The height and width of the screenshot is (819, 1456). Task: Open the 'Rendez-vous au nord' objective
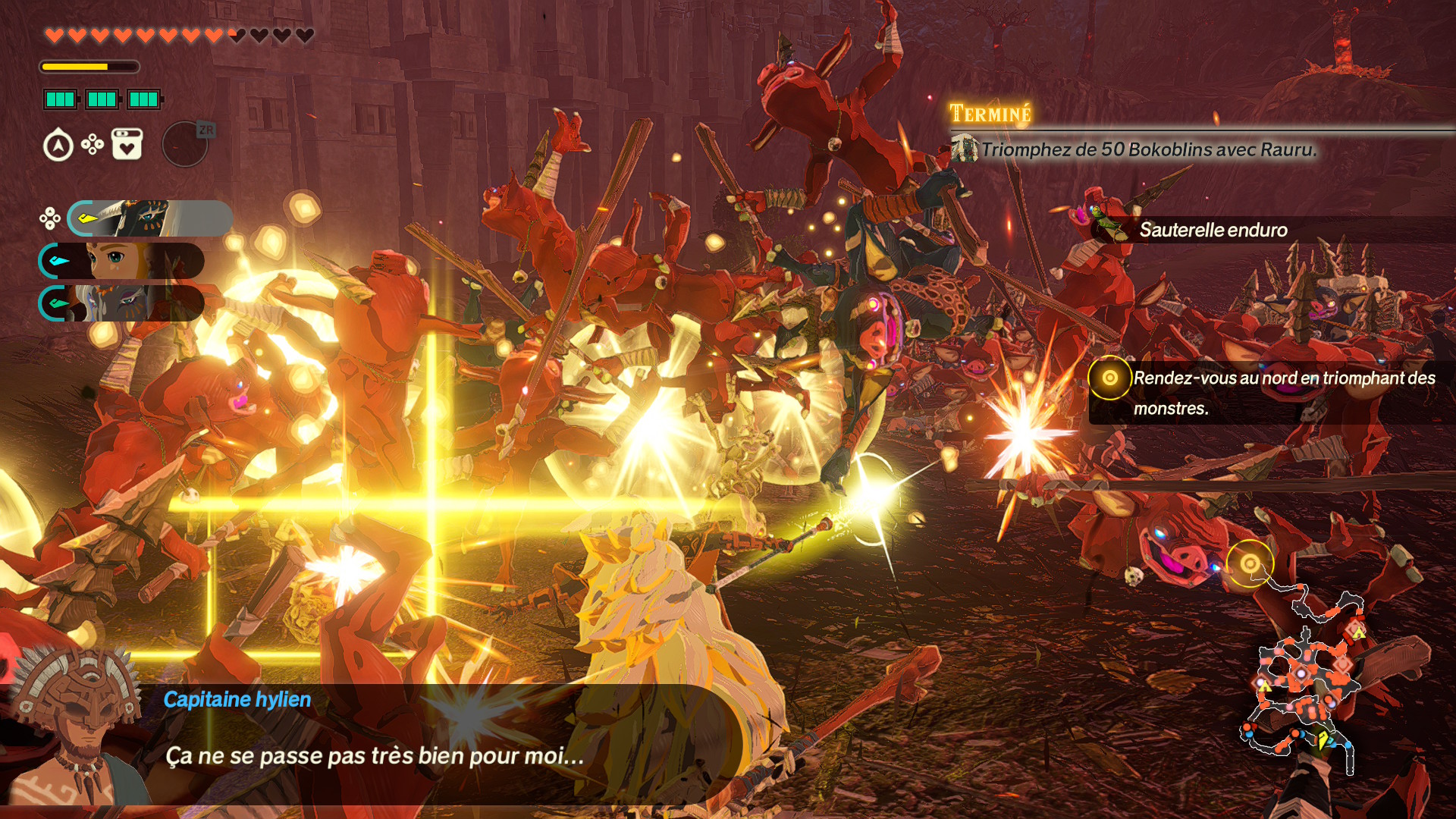1271,393
